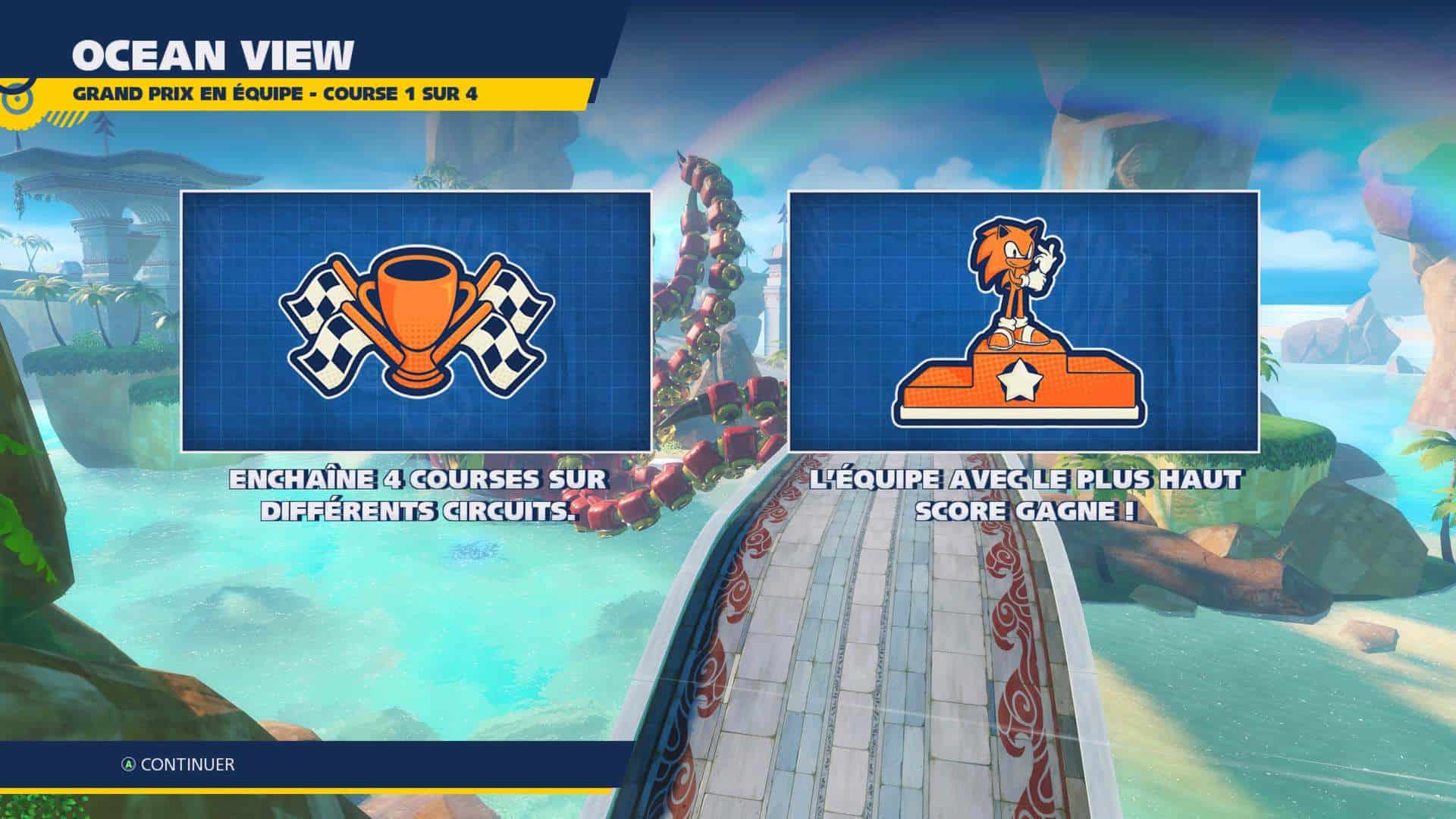The width and height of the screenshot is (1456, 819).
Task: Select the Sonic podium tutorial card
Action: (x=1024, y=321)
